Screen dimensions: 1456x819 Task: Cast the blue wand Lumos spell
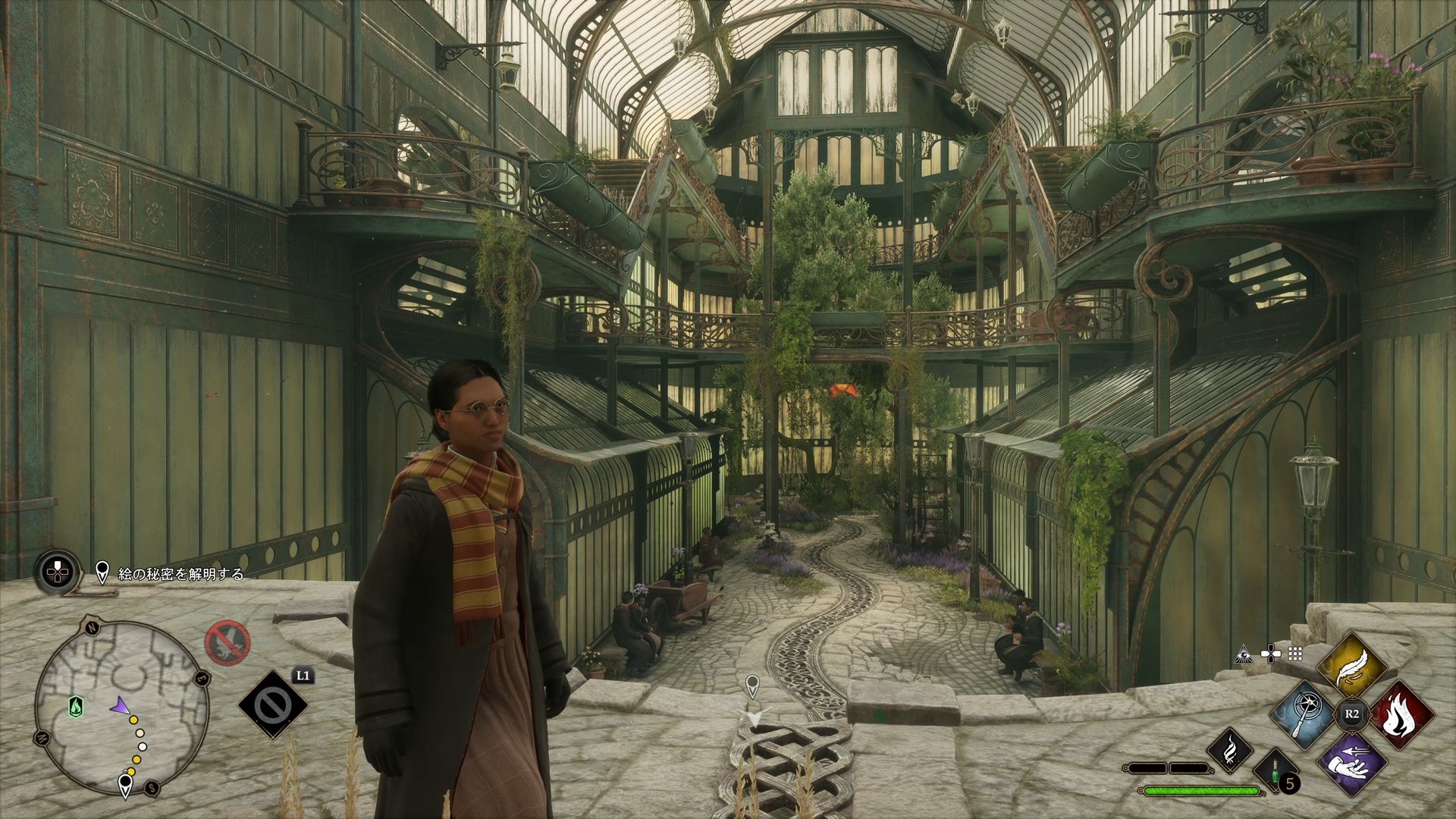(x=1304, y=714)
